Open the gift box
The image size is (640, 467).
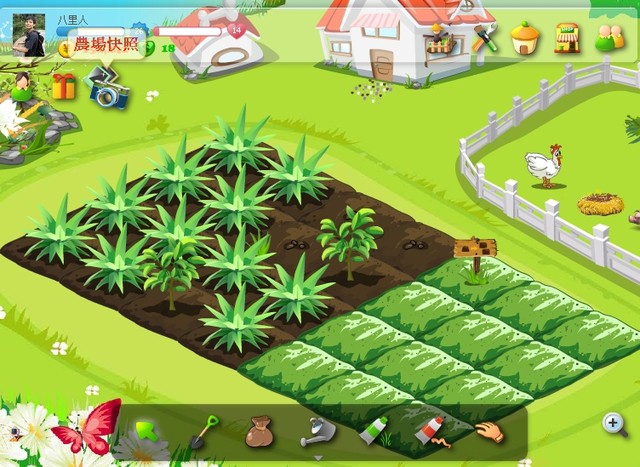tap(64, 87)
